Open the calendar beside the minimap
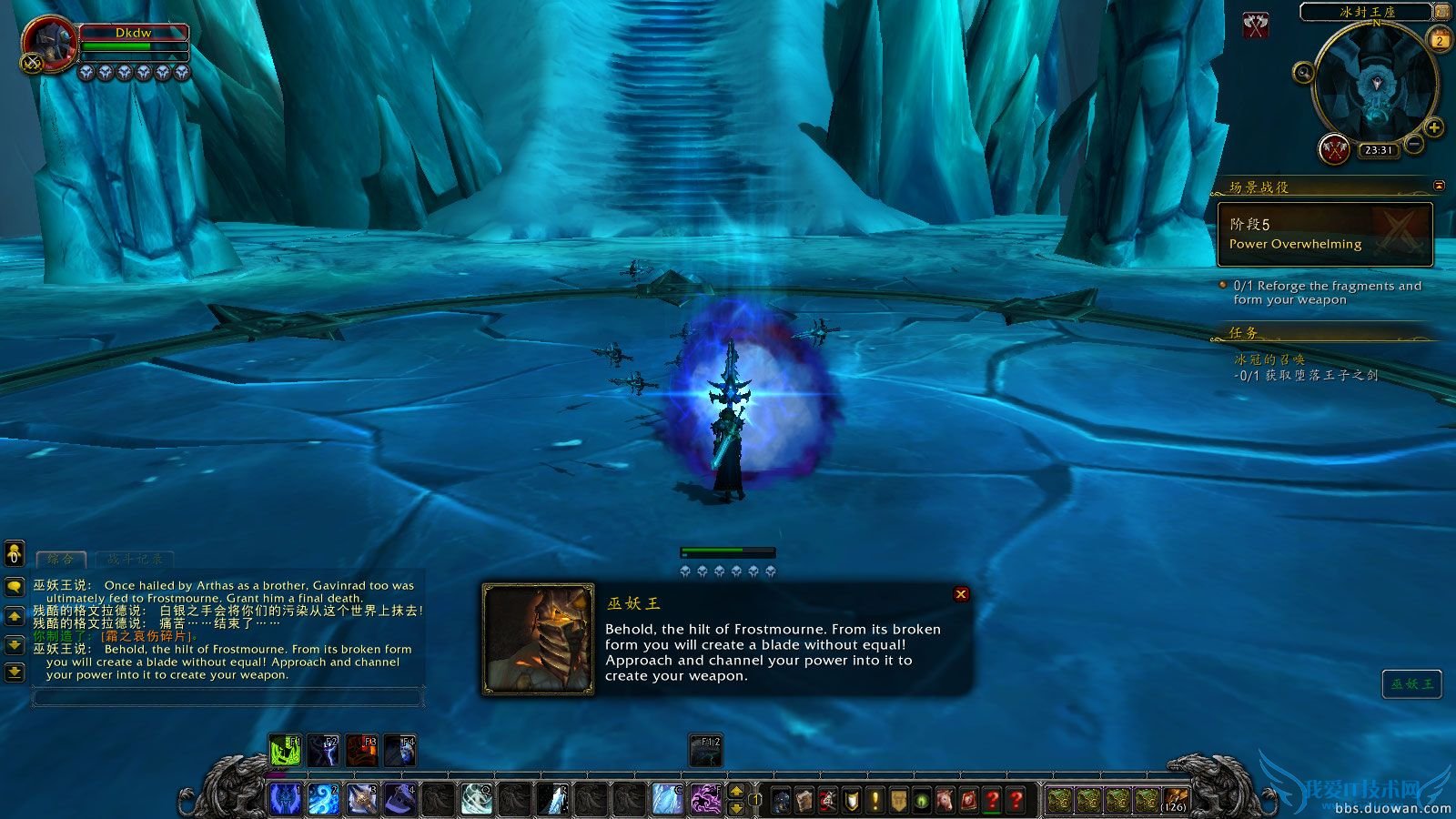The height and width of the screenshot is (819, 1456). pos(1439,39)
